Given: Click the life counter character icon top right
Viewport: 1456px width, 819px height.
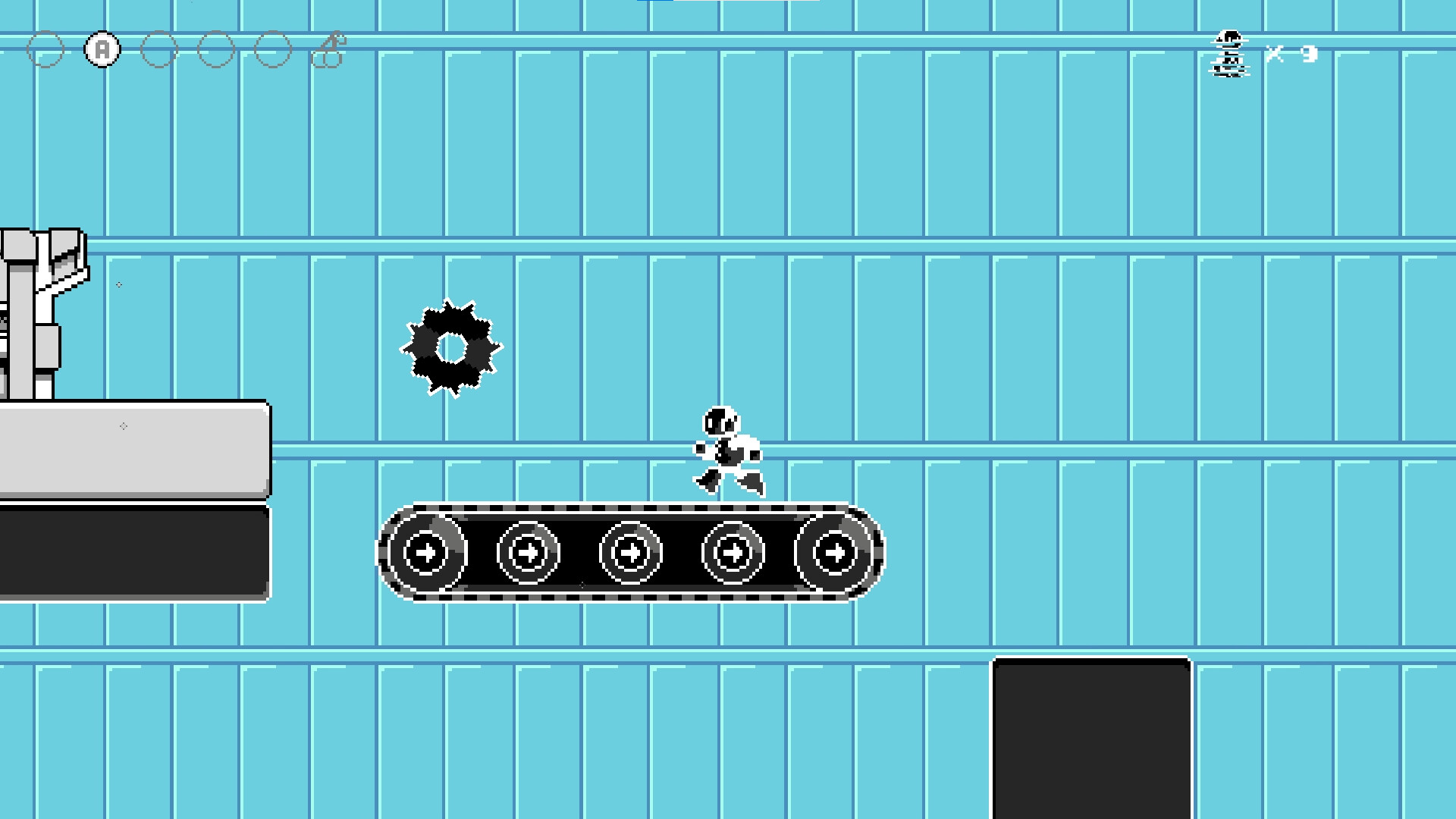Looking at the screenshot, I should pyautogui.click(x=1230, y=53).
